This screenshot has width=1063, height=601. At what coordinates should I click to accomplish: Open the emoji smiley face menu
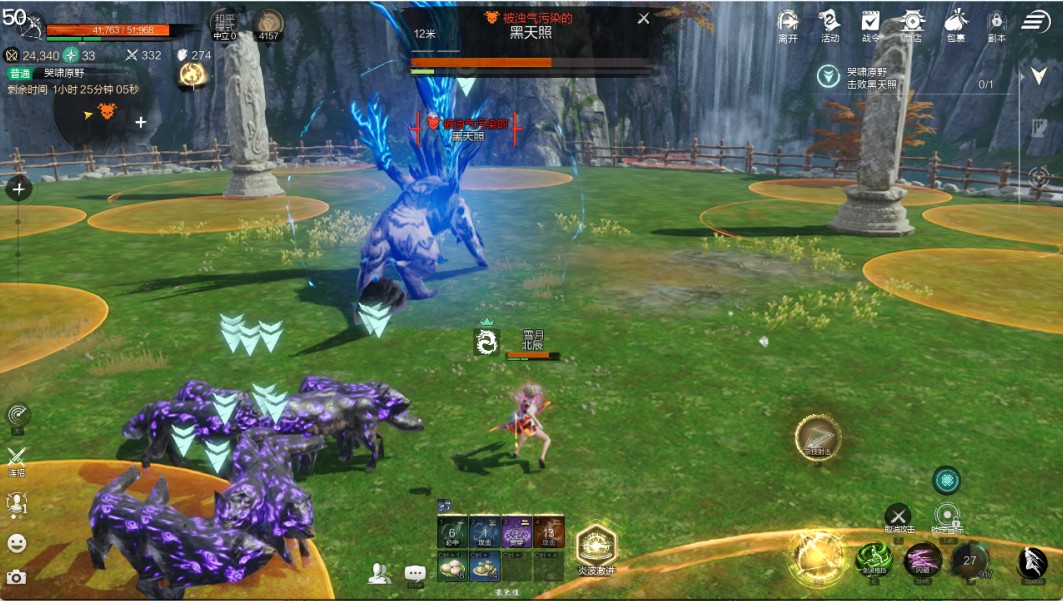pyautogui.click(x=17, y=543)
